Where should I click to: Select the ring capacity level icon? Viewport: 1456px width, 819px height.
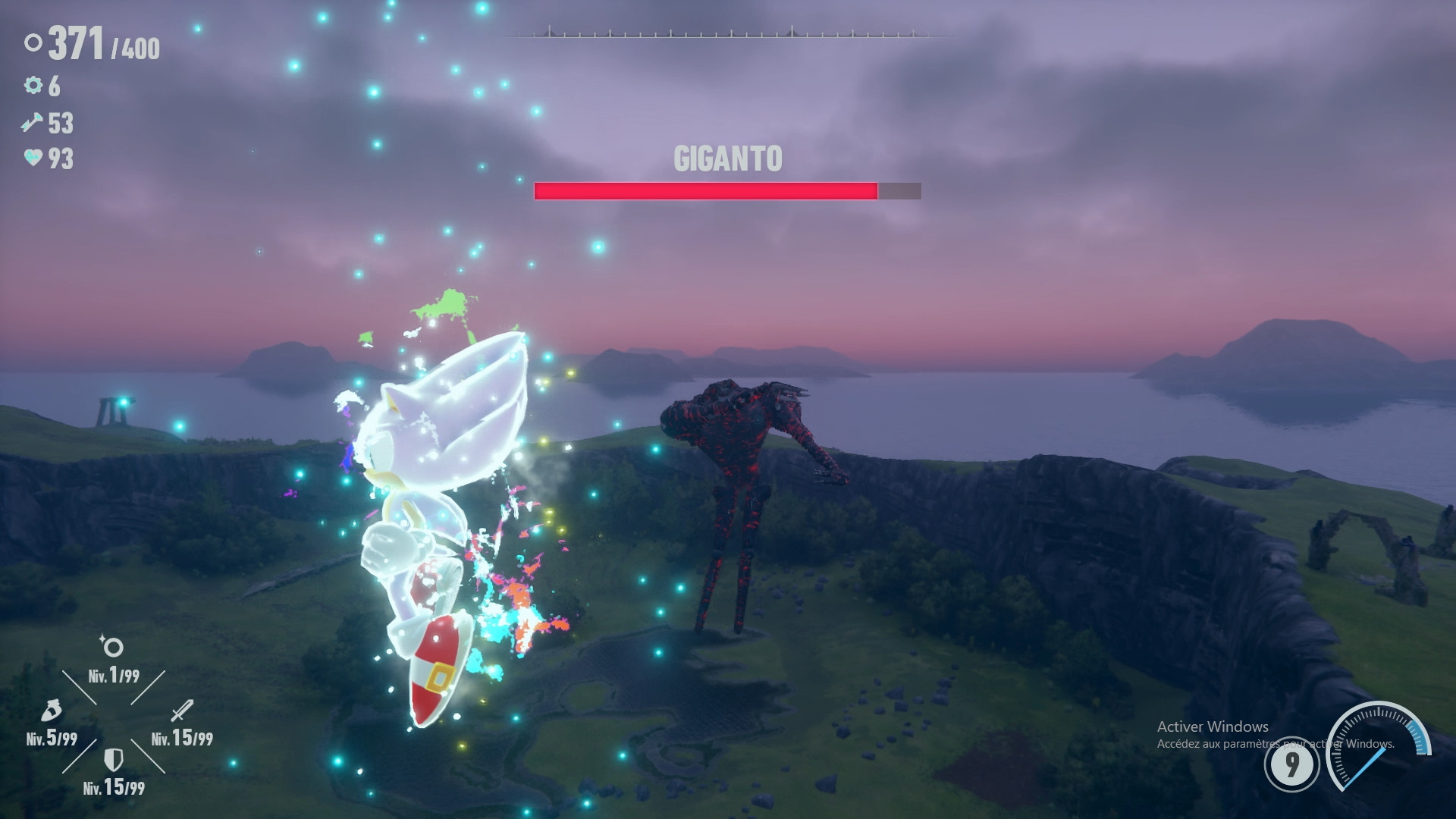(112, 647)
